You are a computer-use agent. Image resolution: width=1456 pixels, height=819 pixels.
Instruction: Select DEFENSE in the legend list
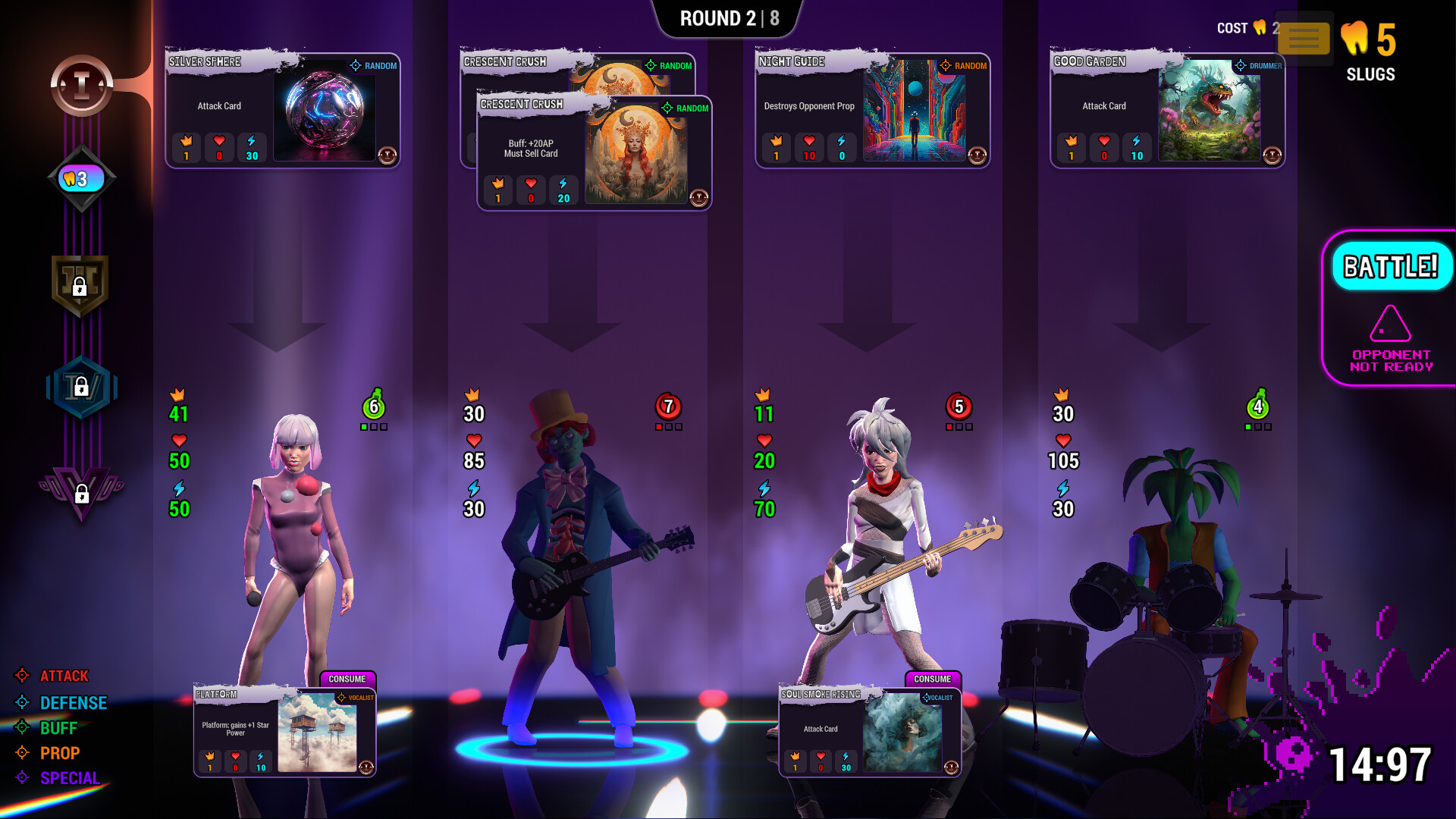[73, 702]
